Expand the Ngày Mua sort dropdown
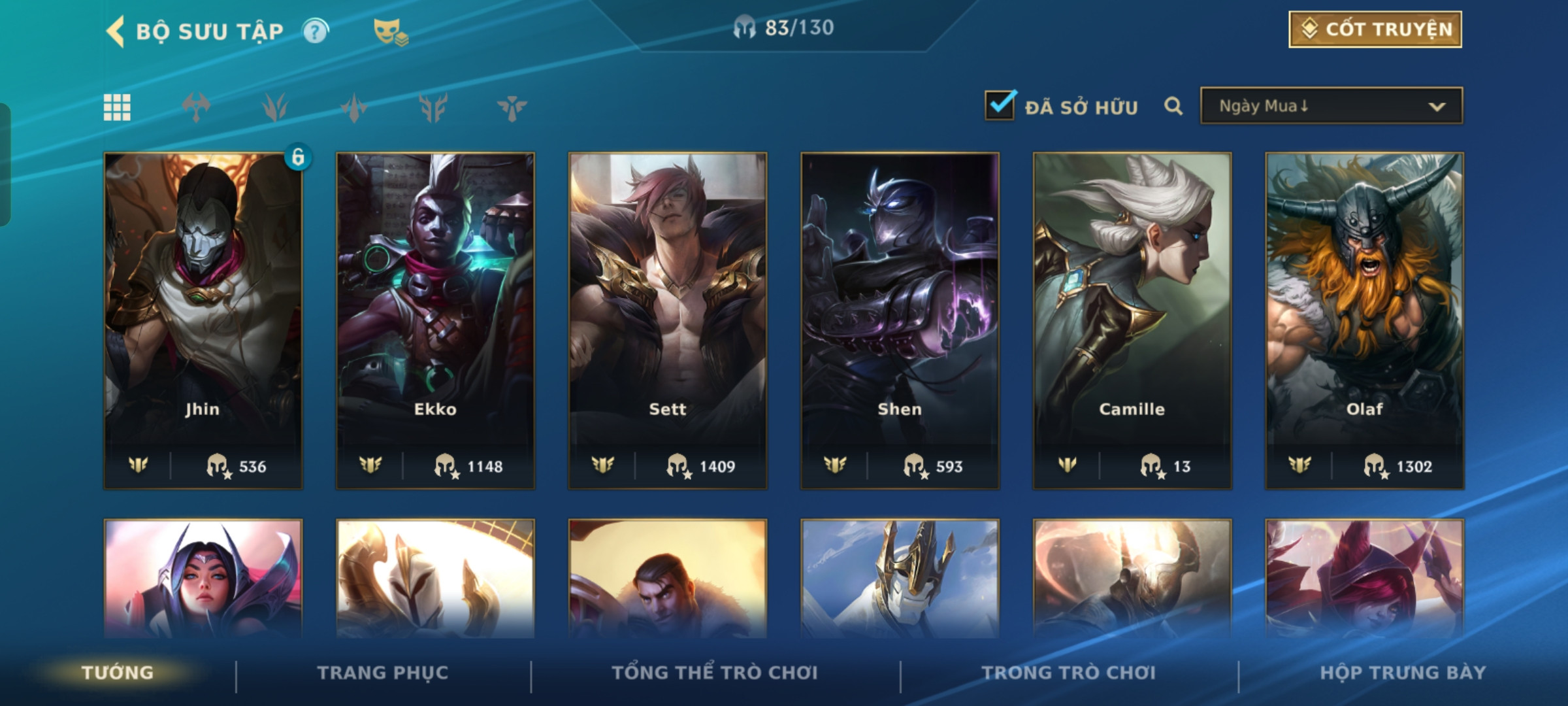This screenshot has width=1568, height=706. point(1331,106)
